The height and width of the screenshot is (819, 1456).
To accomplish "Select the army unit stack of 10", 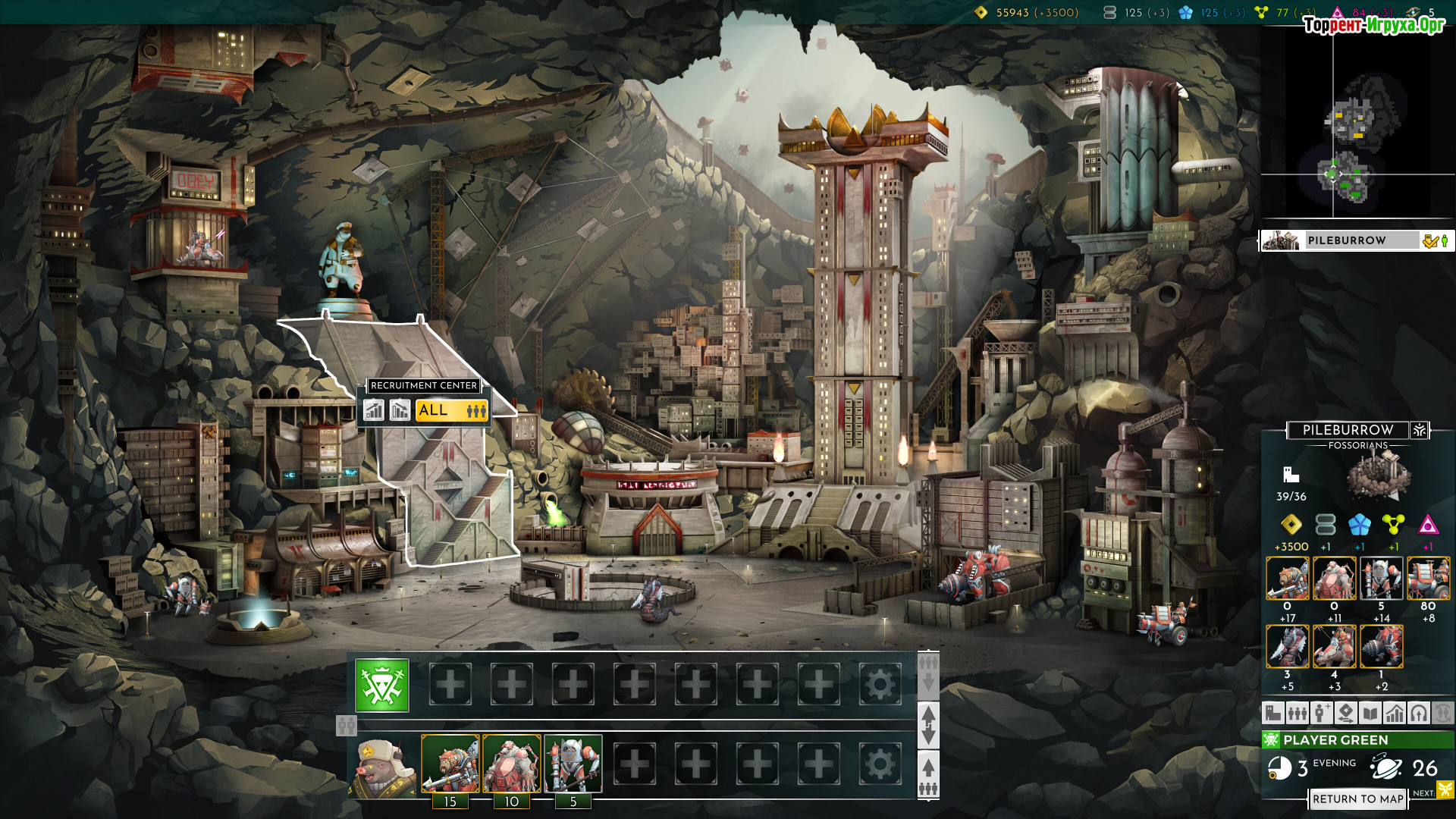I will (512, 764).
